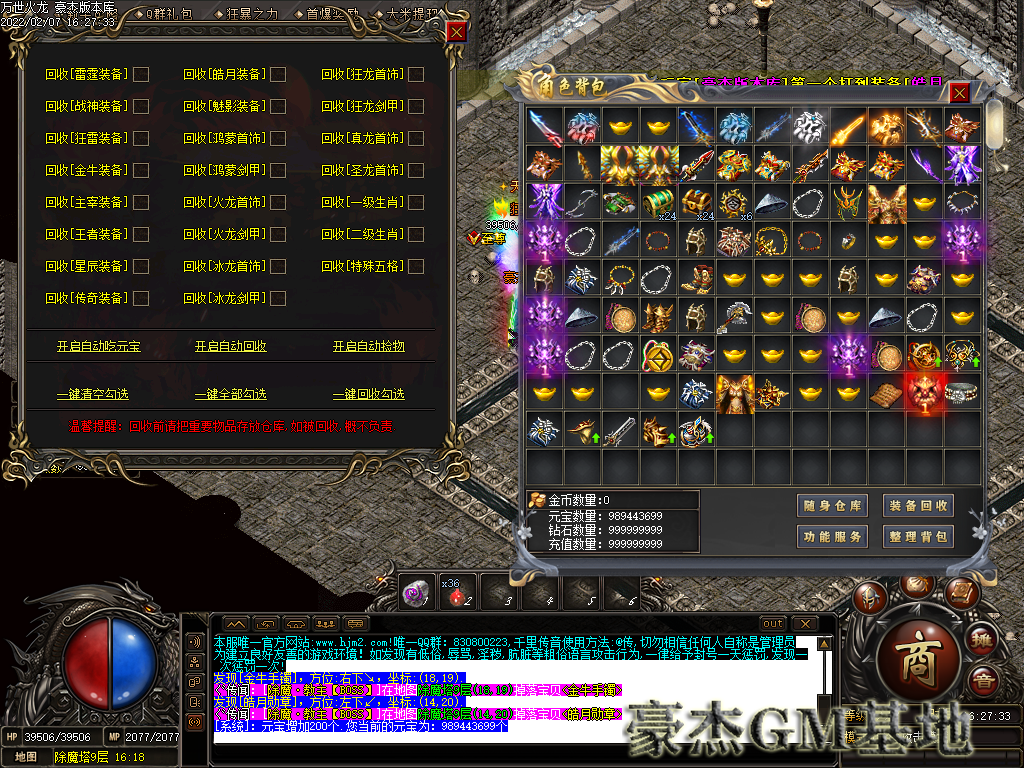Activate the 开启自动吃元宝 link
This screenshot has height=768, width=1024.
coord(98,346)
